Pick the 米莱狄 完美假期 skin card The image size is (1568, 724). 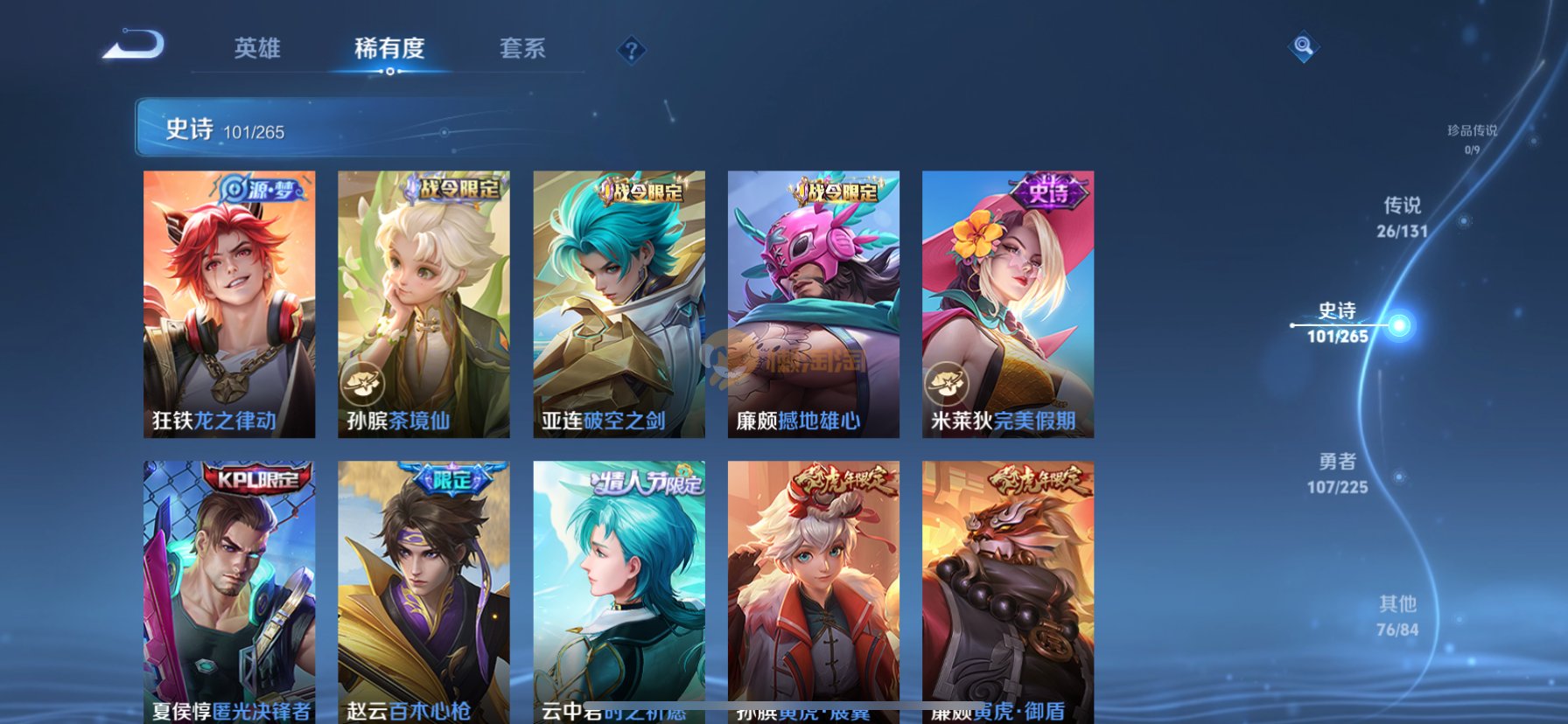coord(1007,303)
